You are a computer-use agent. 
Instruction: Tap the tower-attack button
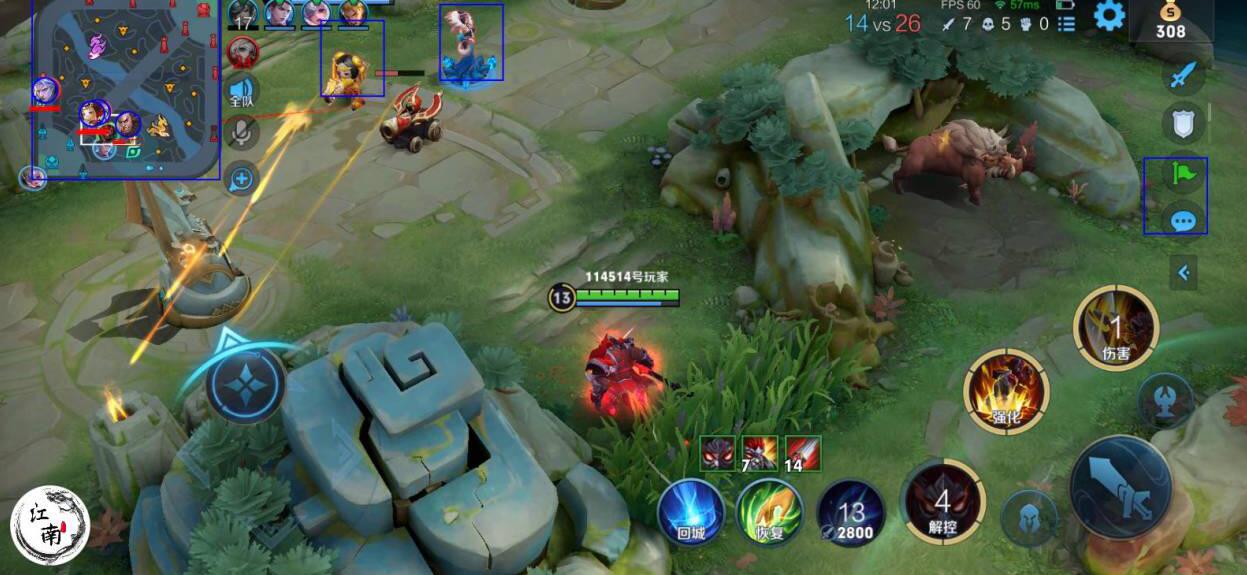(x=1165, y=399)
